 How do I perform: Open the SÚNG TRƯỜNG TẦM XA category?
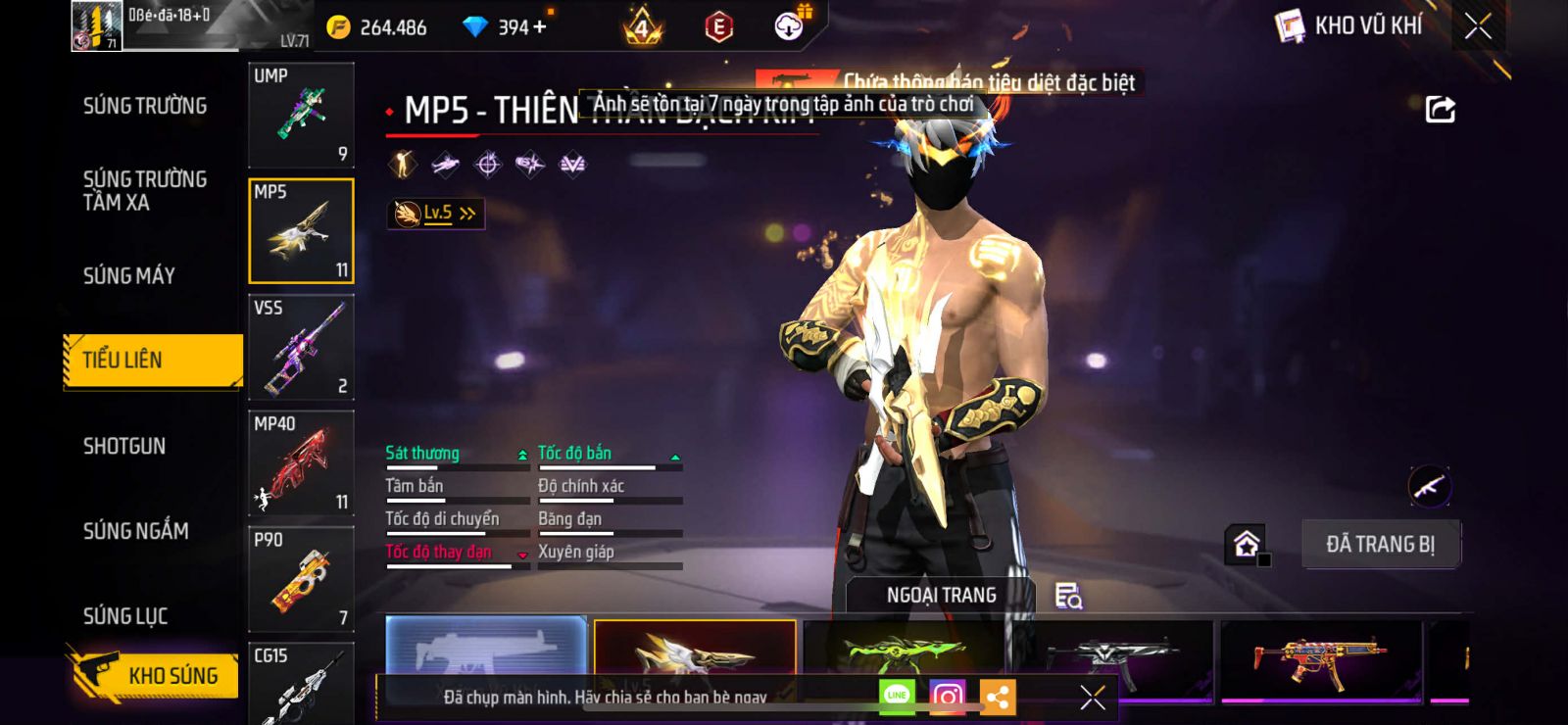point(145,190)
